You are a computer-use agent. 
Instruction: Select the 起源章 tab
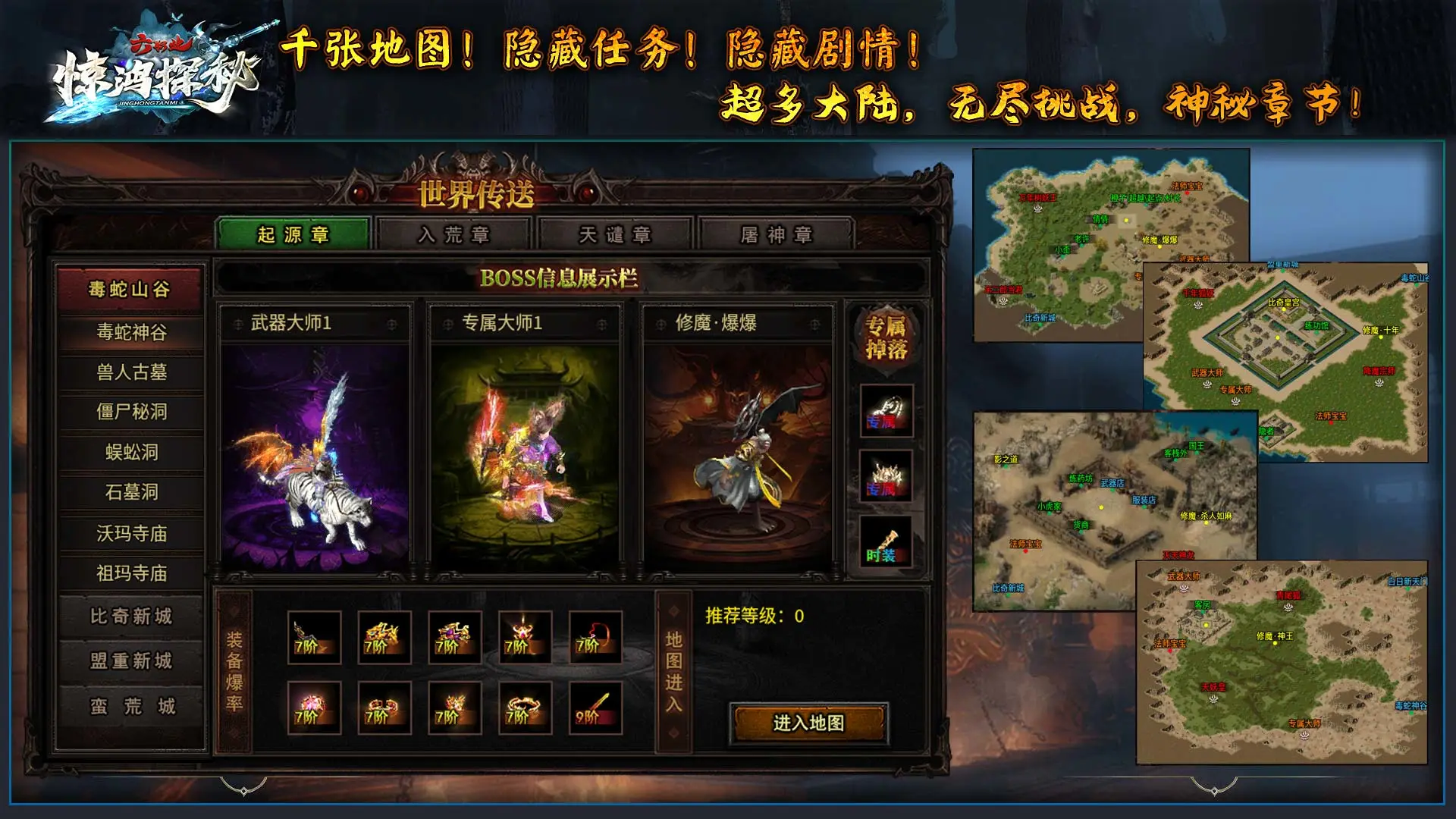[297, 235]
